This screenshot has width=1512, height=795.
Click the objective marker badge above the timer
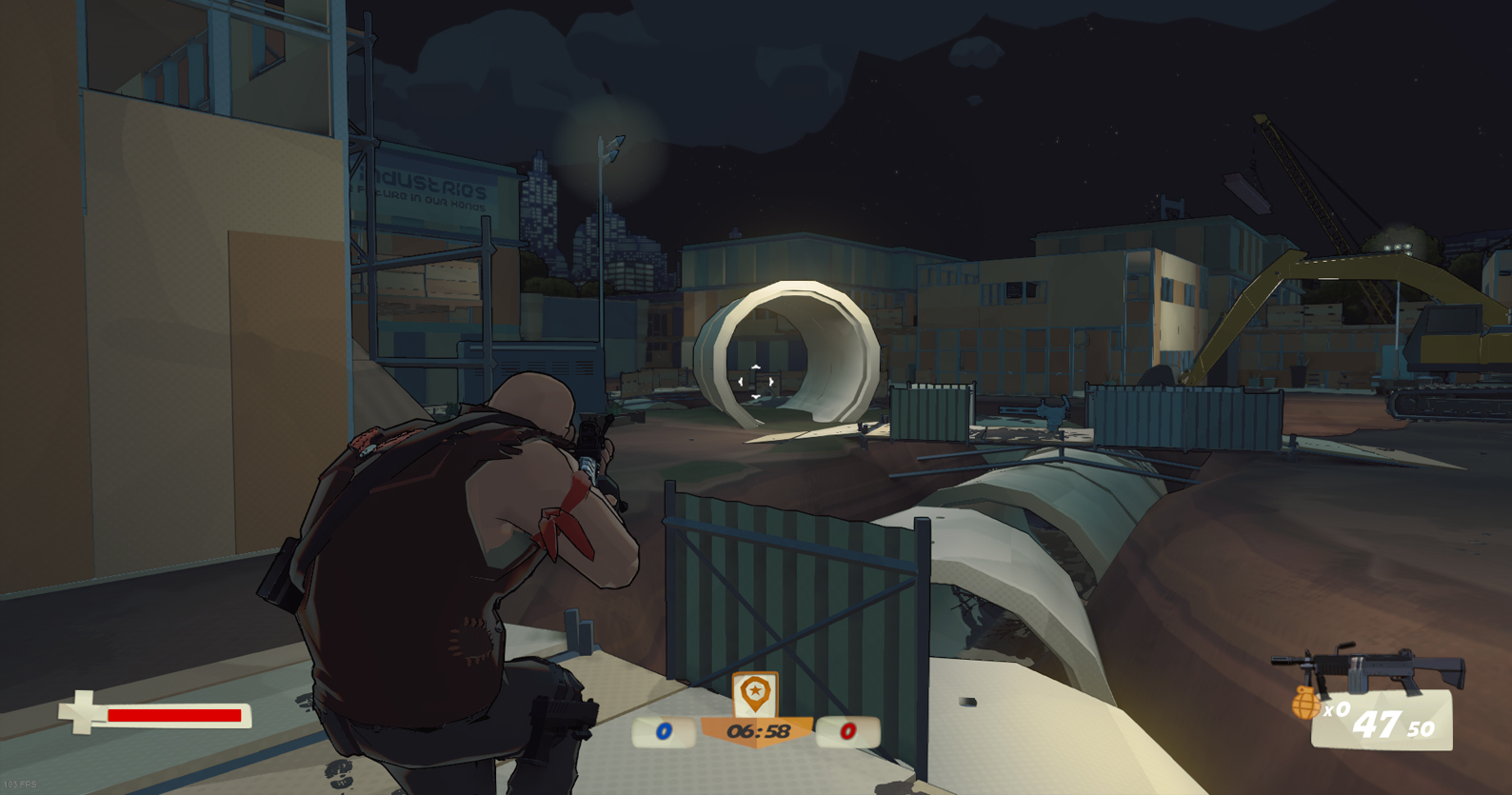click(755, 691)
